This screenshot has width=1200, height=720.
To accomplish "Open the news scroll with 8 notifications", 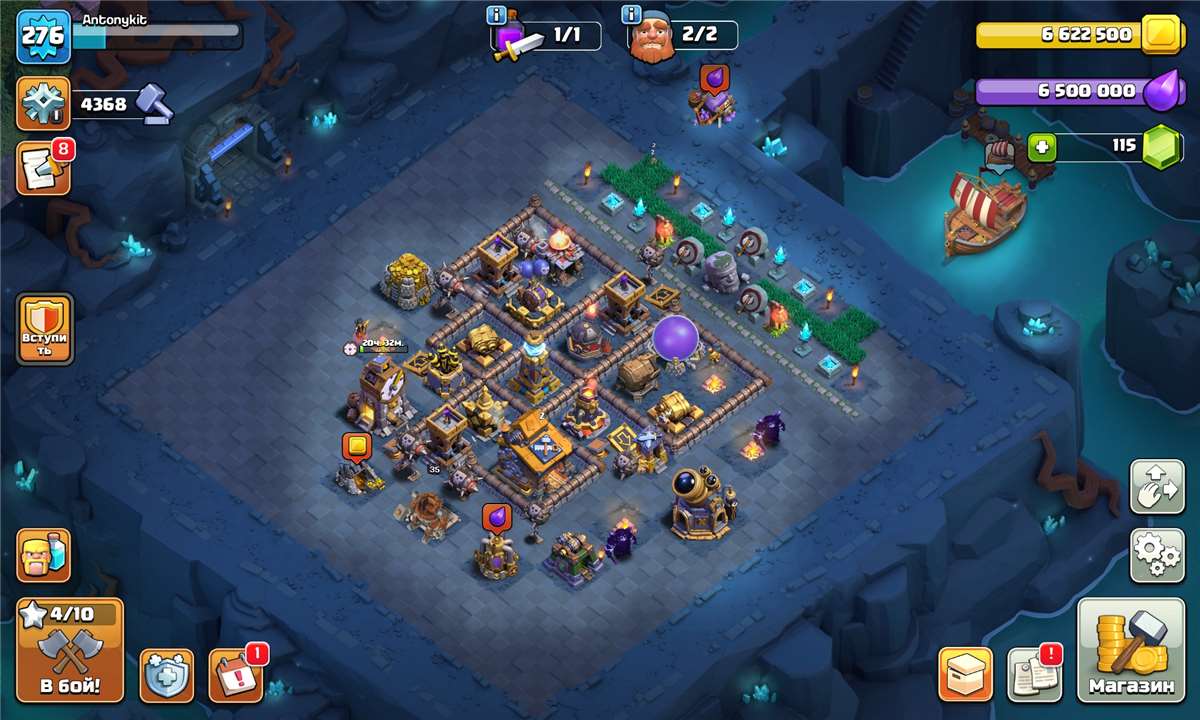I will pyautogui.click(x=43, y=169).
